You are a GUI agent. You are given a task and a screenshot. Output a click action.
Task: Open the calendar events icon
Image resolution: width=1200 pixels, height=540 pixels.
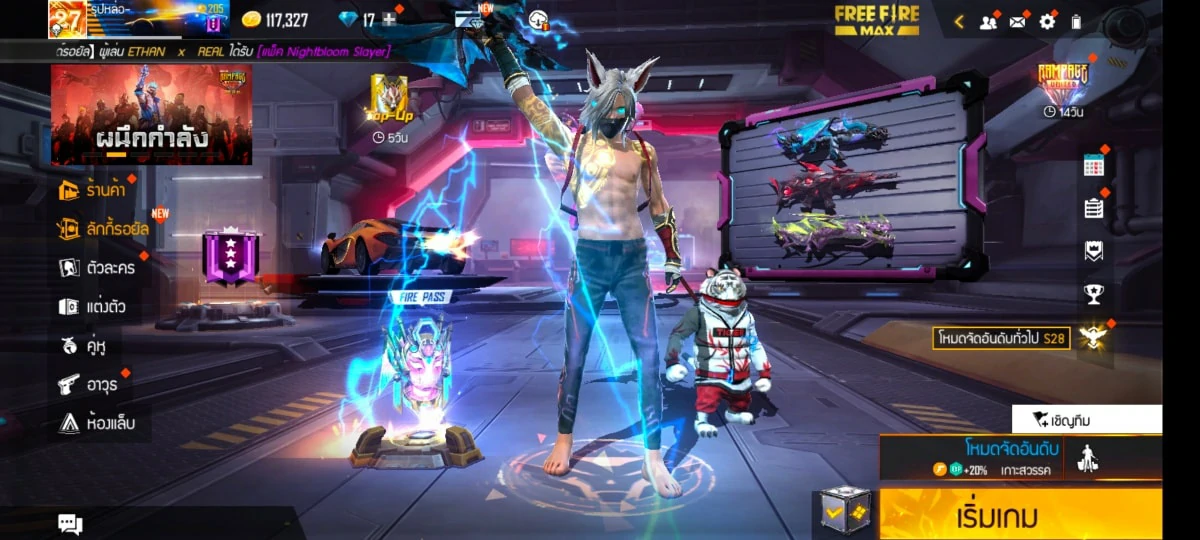pyautogui.click(x=1094, y=166)
